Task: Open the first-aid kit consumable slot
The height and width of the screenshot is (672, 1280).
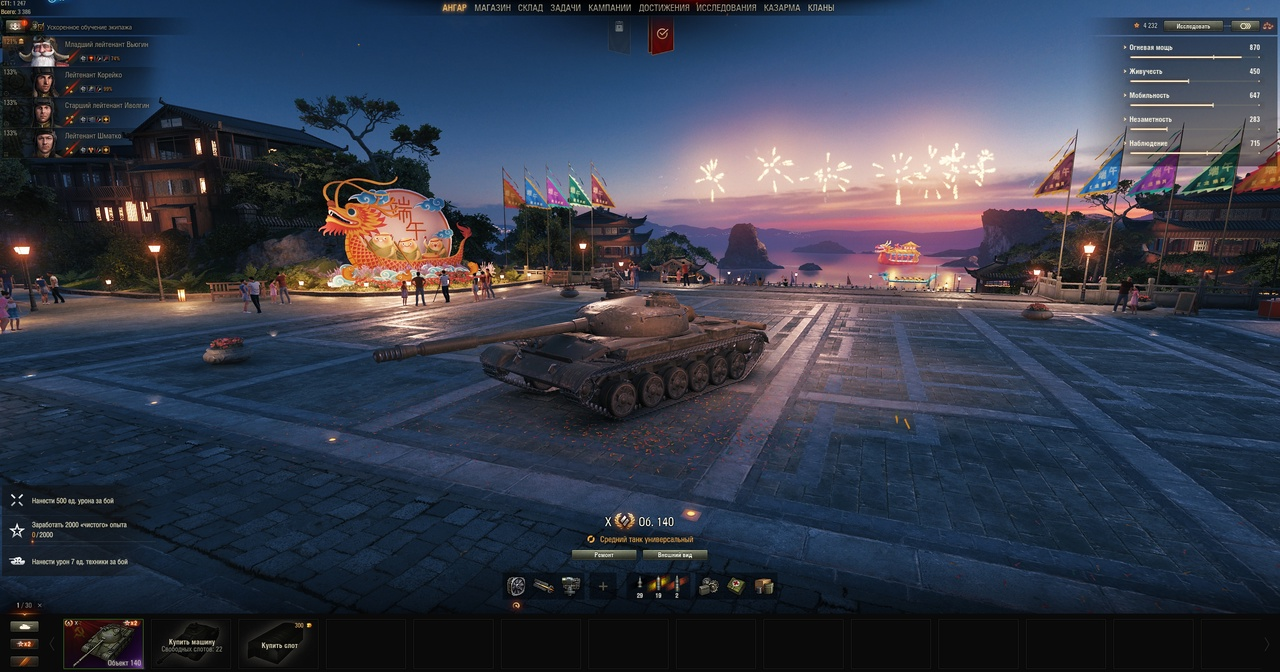Action: pos(735,587)
